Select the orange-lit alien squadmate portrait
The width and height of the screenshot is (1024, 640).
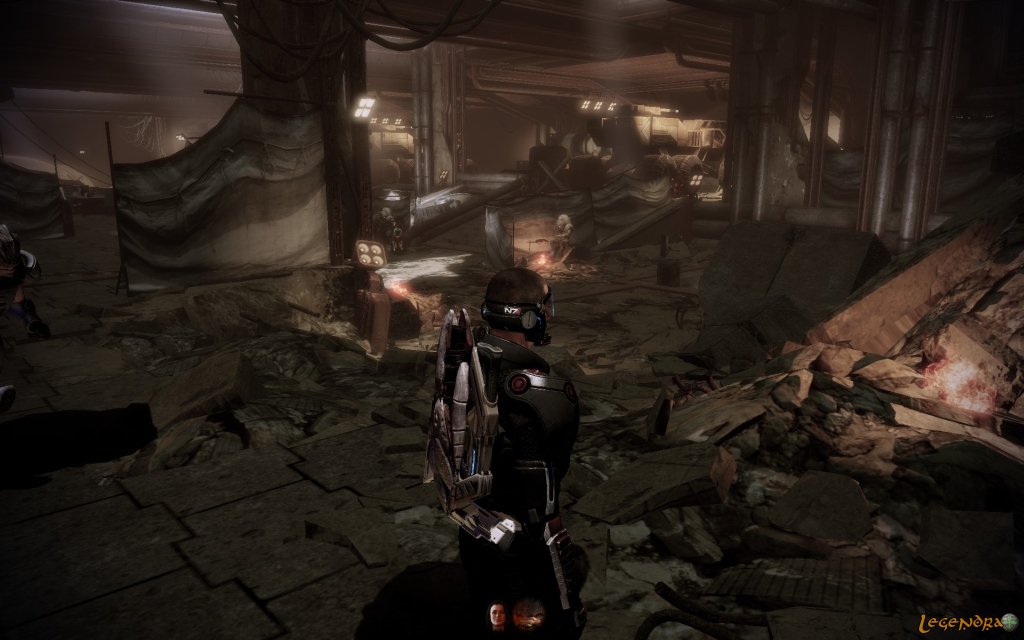click(529, 614)
